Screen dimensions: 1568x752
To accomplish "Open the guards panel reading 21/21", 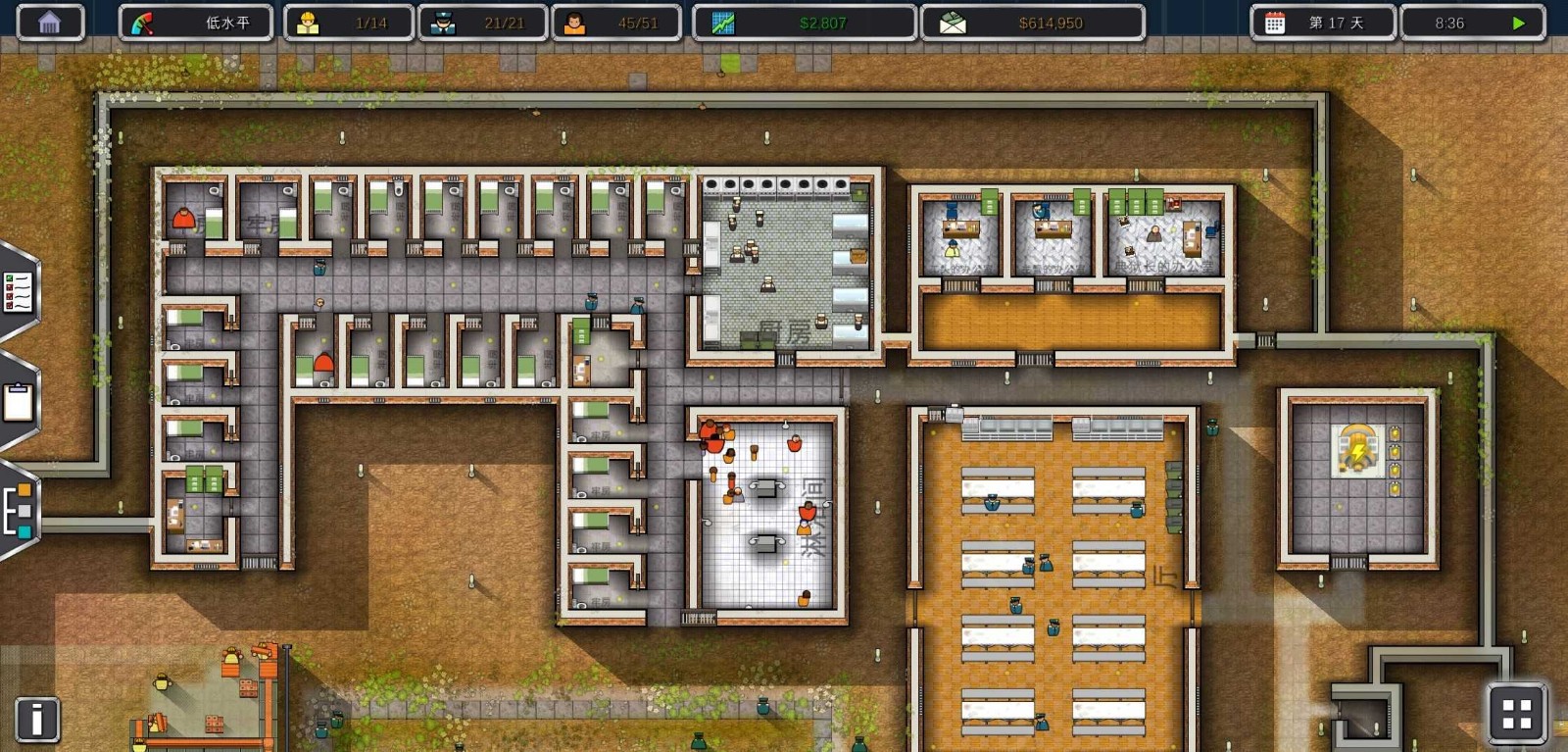I will click(x=483, y=23).
